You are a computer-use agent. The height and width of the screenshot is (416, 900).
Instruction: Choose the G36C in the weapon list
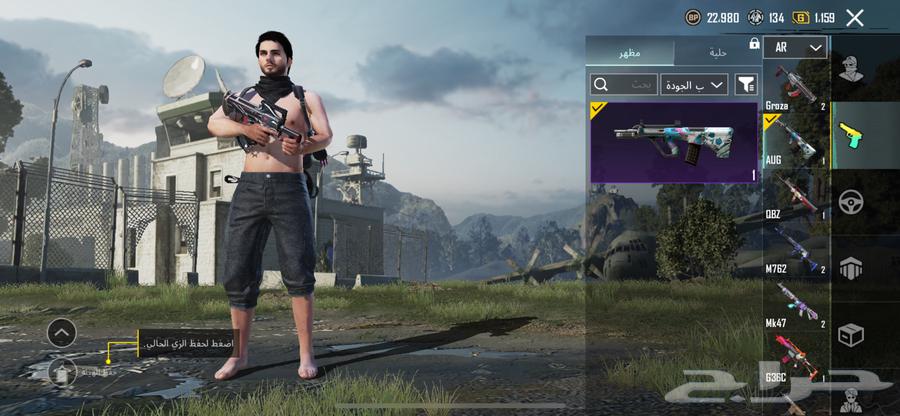tap(796, 360)
